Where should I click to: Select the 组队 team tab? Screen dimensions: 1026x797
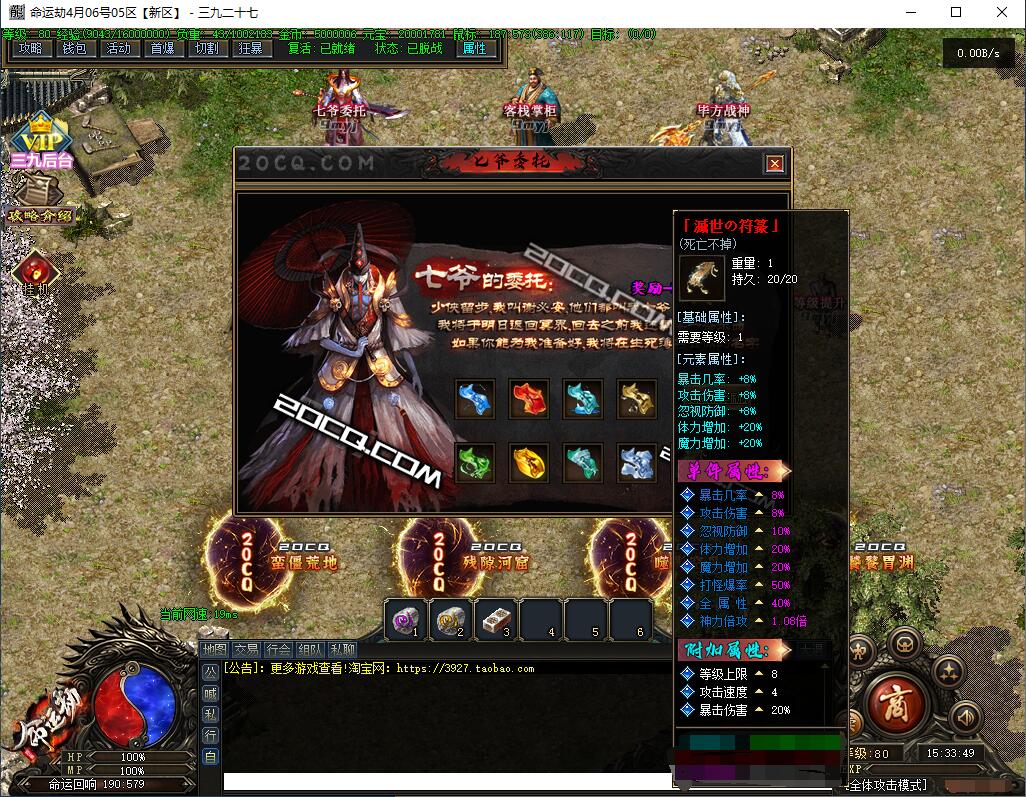310,650
